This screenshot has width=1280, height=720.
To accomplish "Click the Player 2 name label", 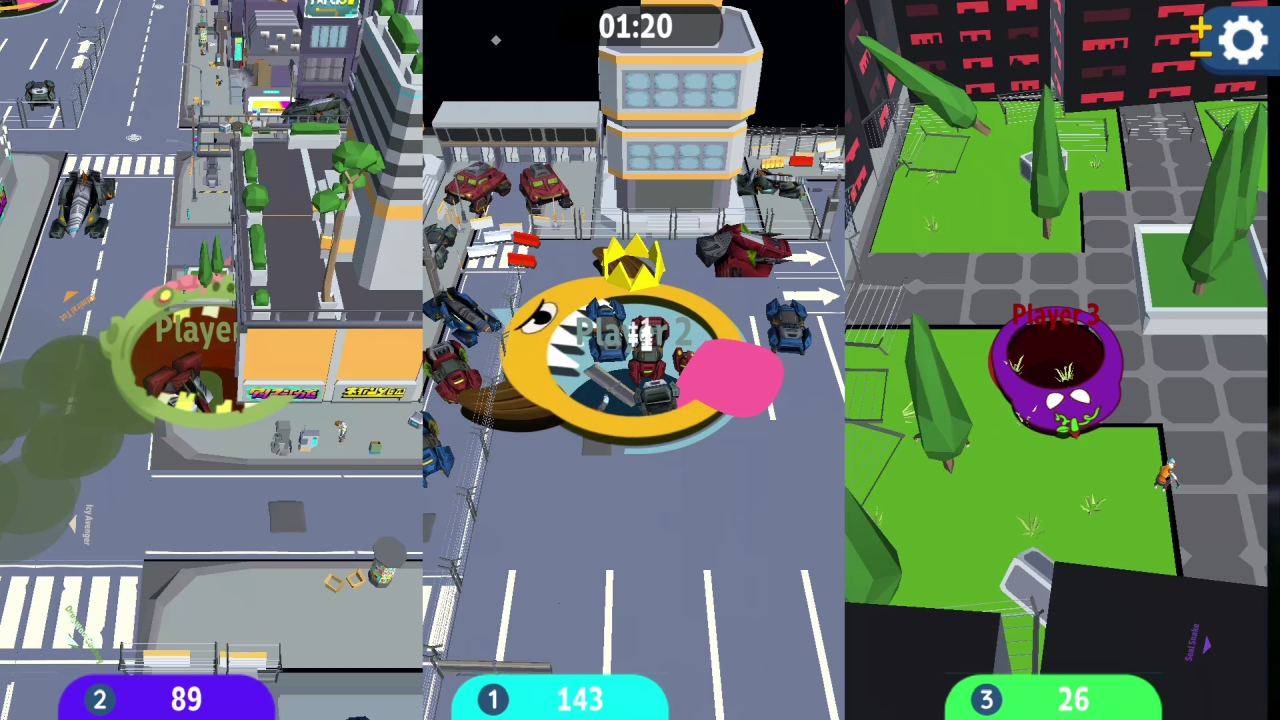I will click(630, 330).
